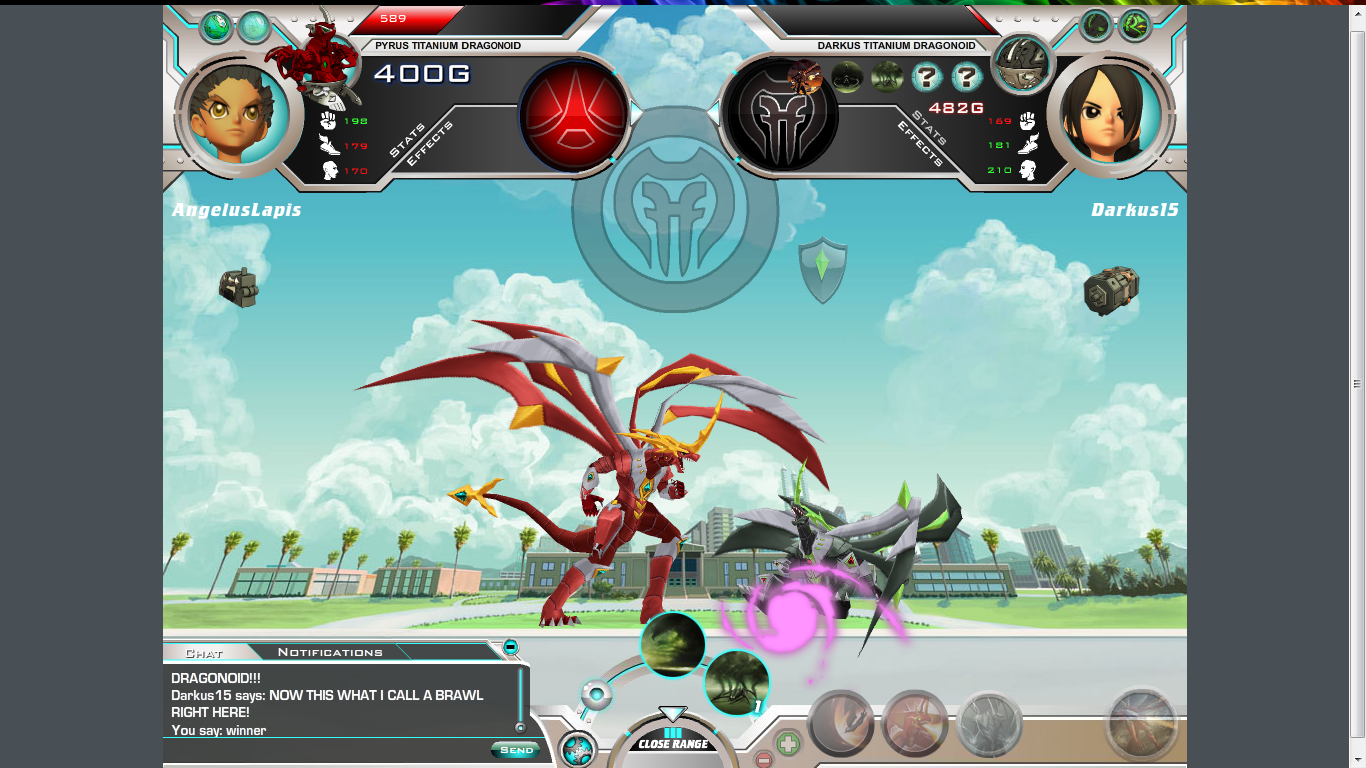View Darkus15's Stats tab
This screenshot has width=1366, height=768.
[x=930, y=129]
